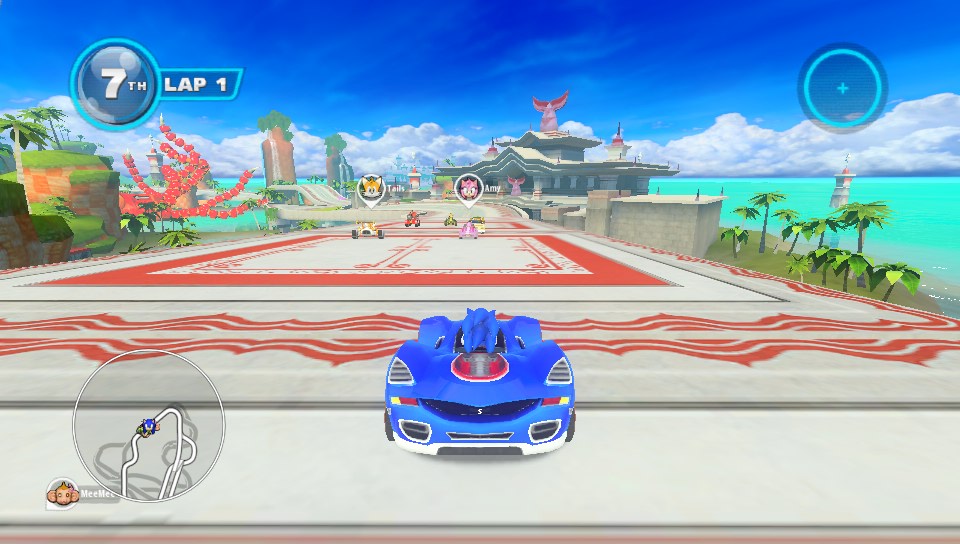Image resolution: width=960 pixels, height=544 pixels.
Task: Select the empty item slot ring
Action: 842,88
